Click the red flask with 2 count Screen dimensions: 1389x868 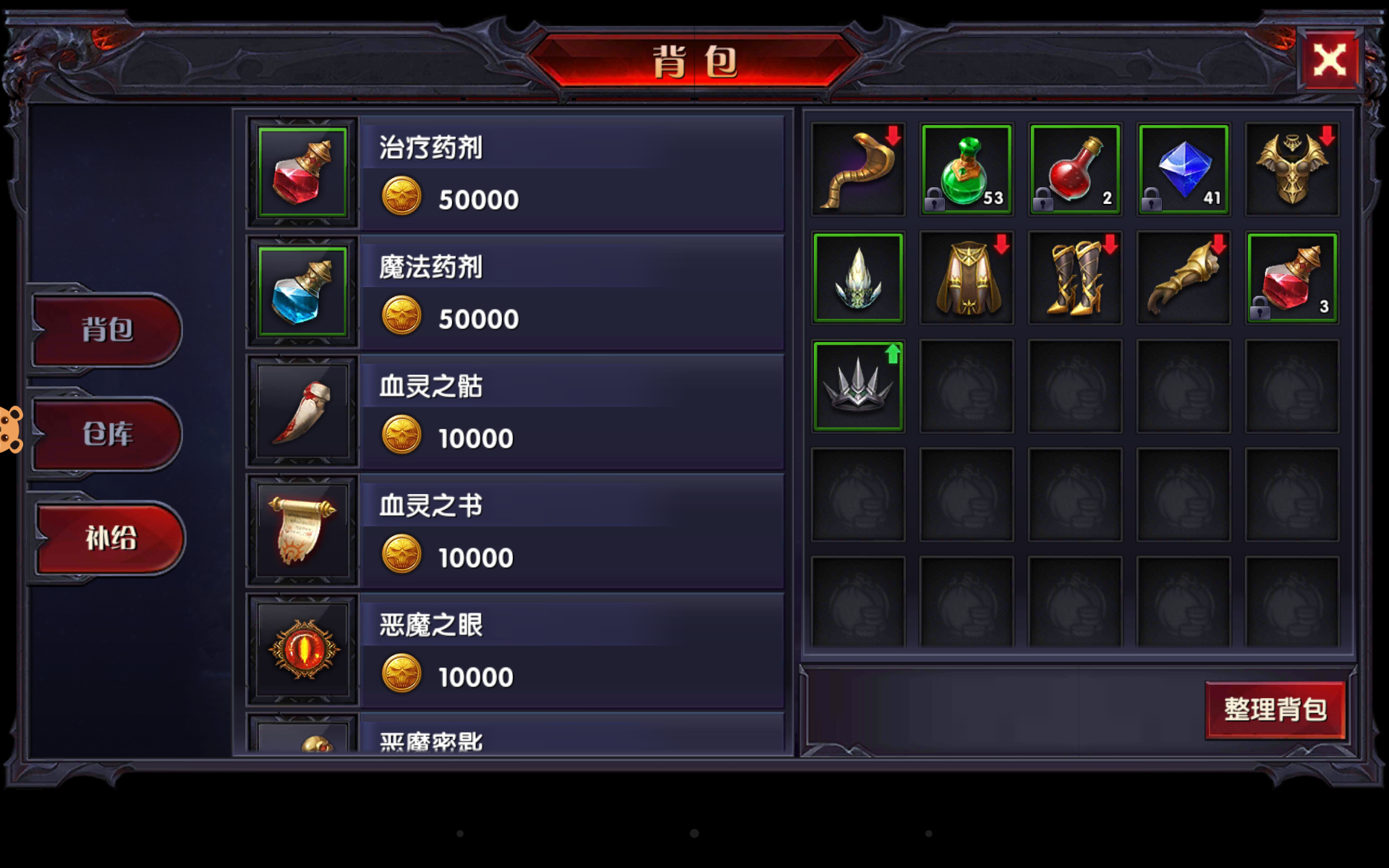1075,169
